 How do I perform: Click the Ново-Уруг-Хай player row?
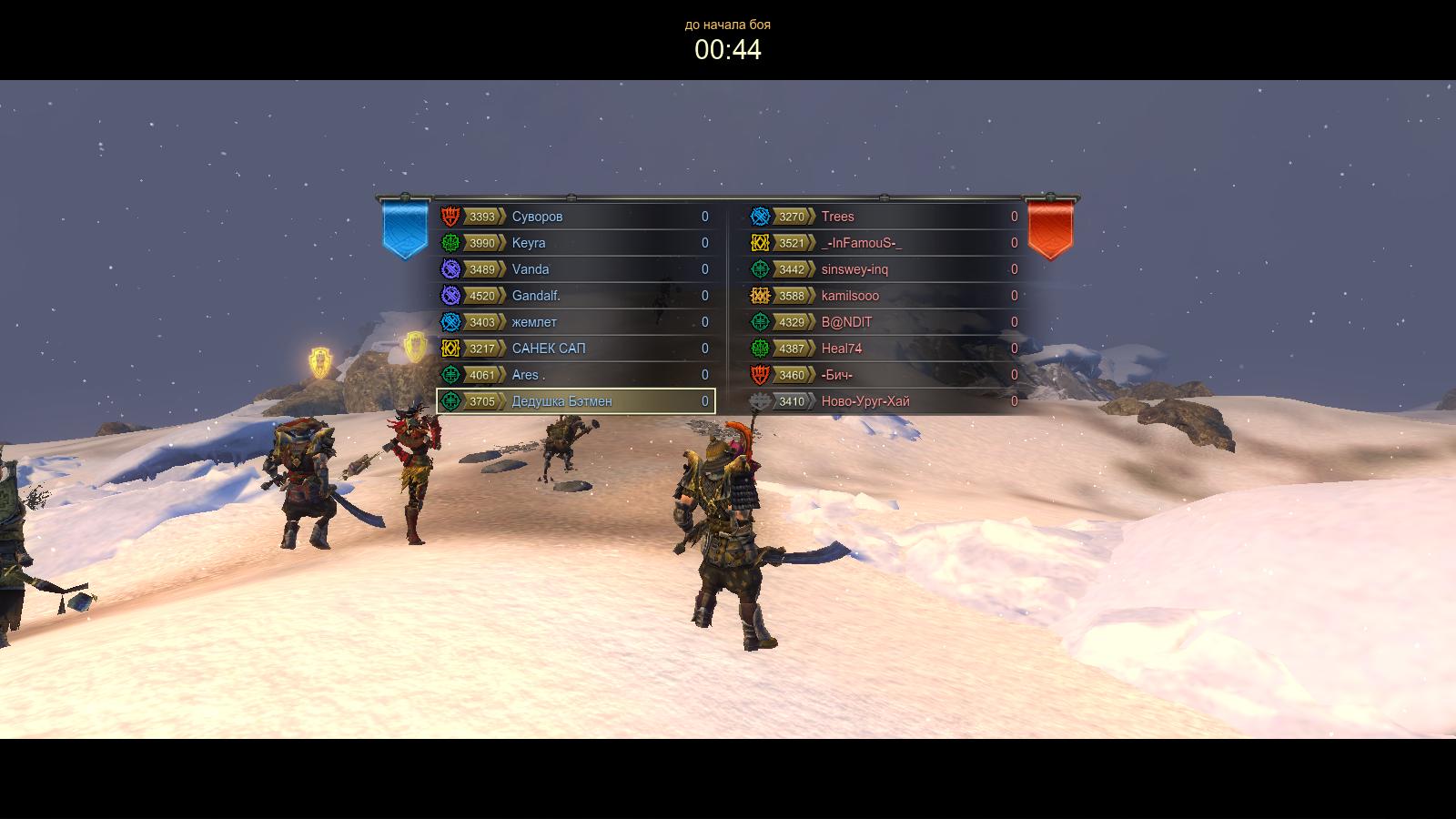(x=885, y=401)
